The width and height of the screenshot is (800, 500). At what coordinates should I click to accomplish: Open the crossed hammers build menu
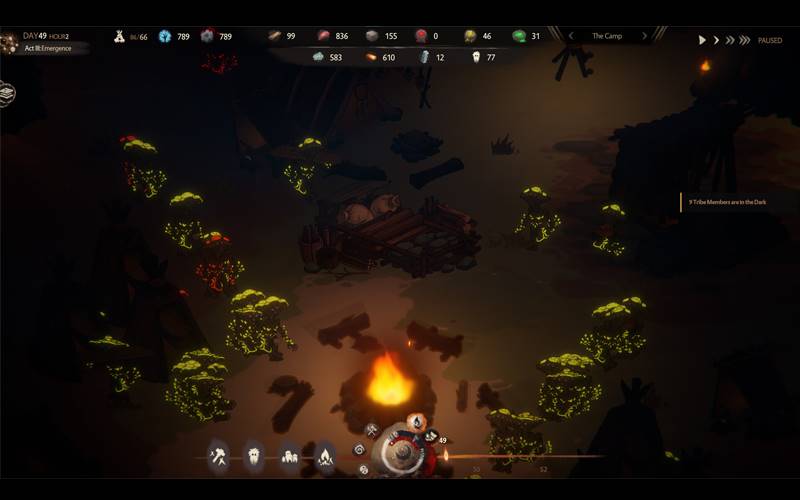[x=218, y=457]
